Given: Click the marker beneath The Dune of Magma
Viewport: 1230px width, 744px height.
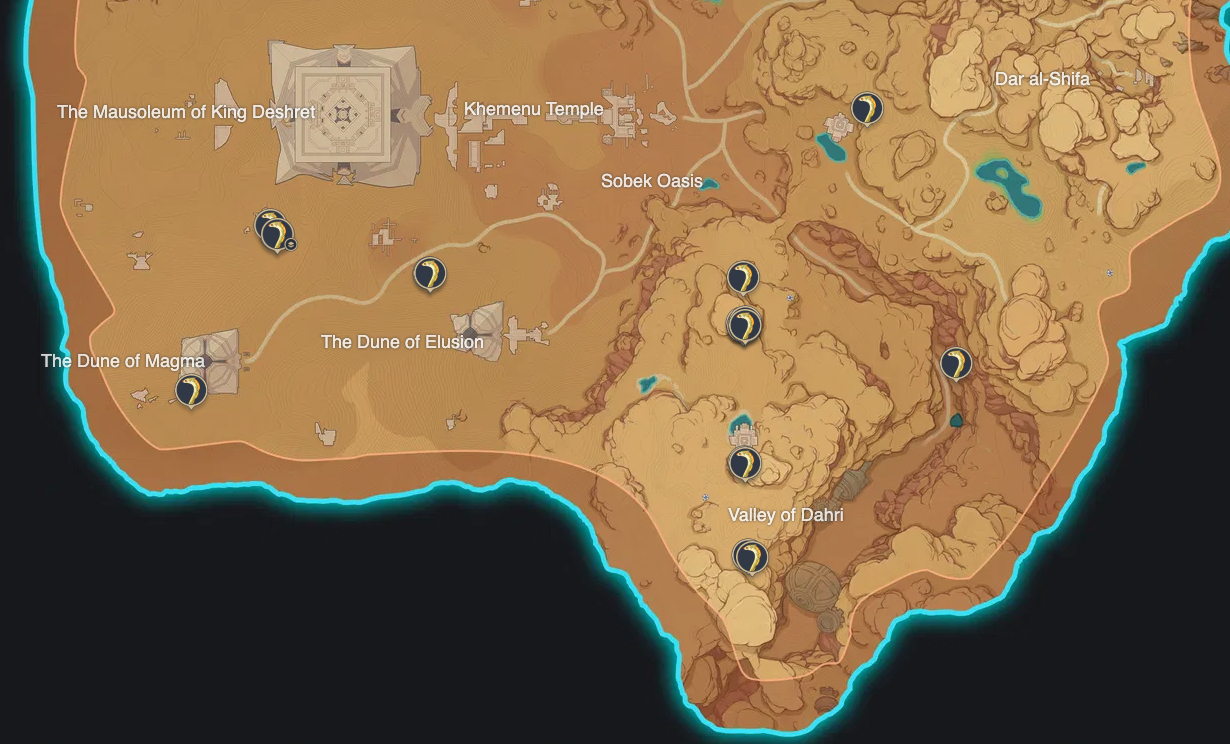Looking at the screenshot, I should (x=191, y=390).
